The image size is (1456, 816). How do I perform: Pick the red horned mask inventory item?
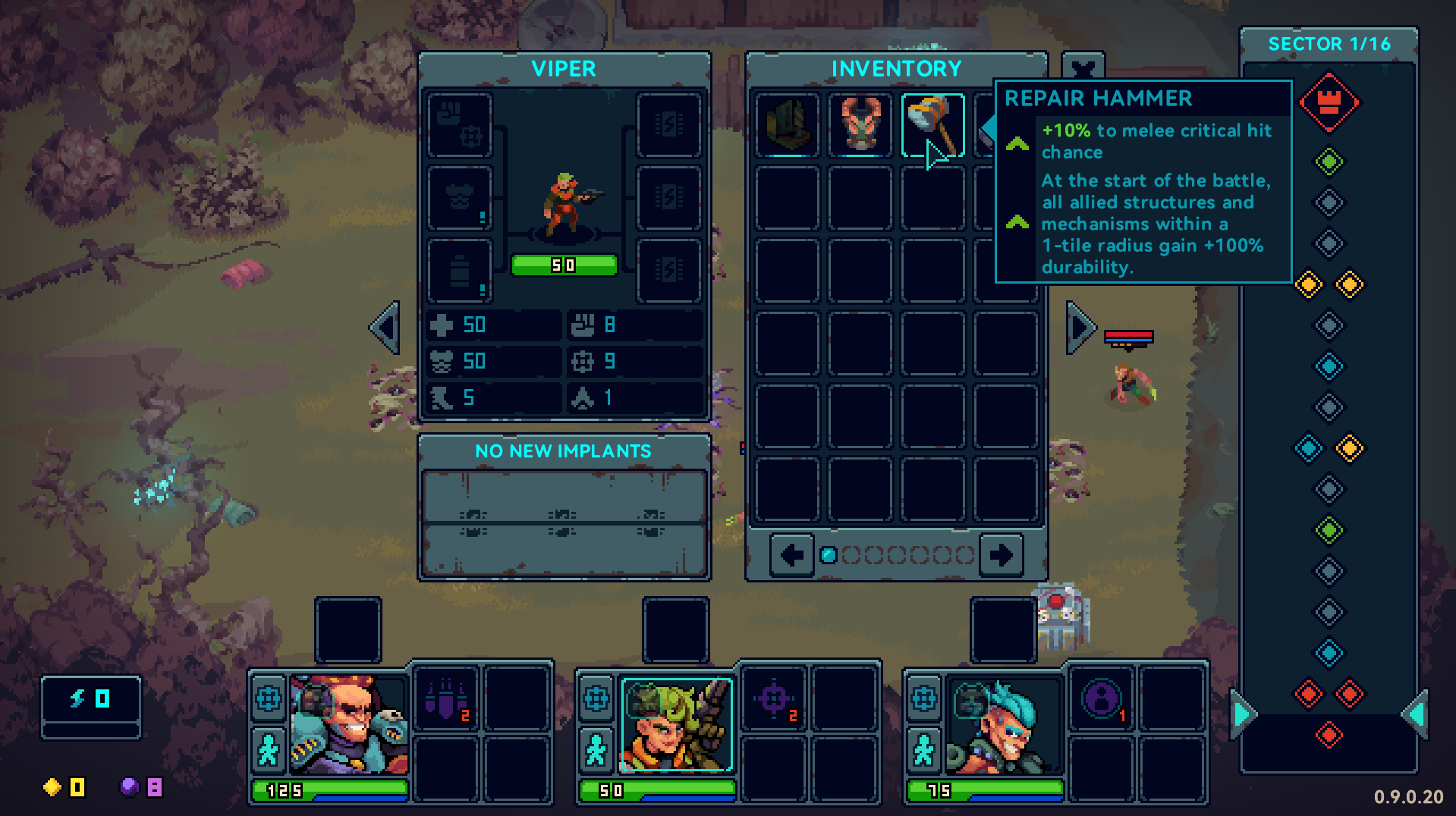tap(860, 125)
